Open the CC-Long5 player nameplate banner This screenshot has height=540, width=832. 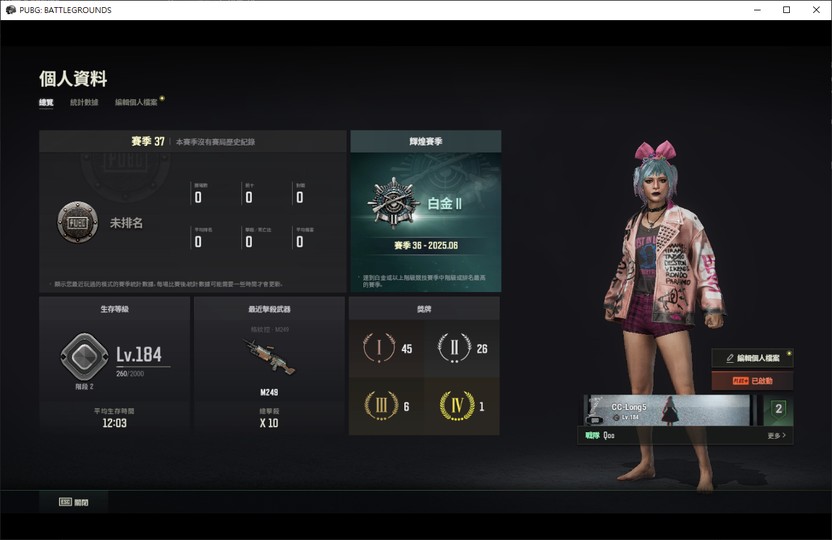pyautogui.click(x=667, y=410)
